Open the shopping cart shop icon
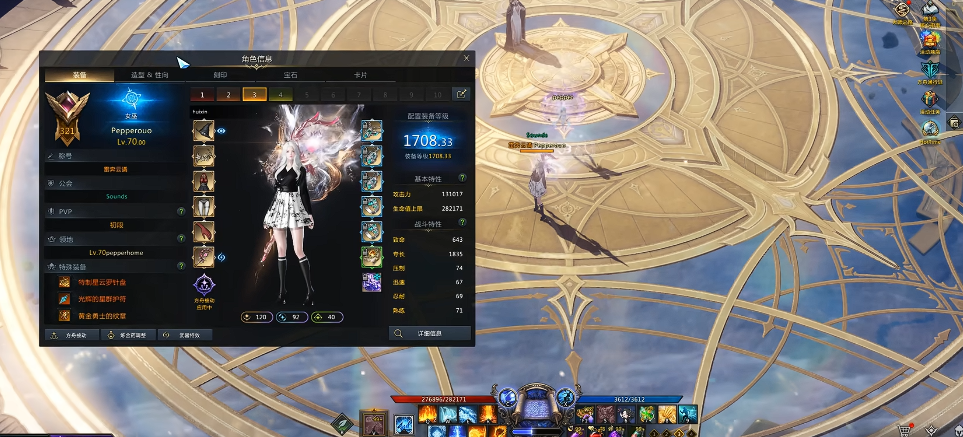The image size is (963, 437). (x=906, y=428)
